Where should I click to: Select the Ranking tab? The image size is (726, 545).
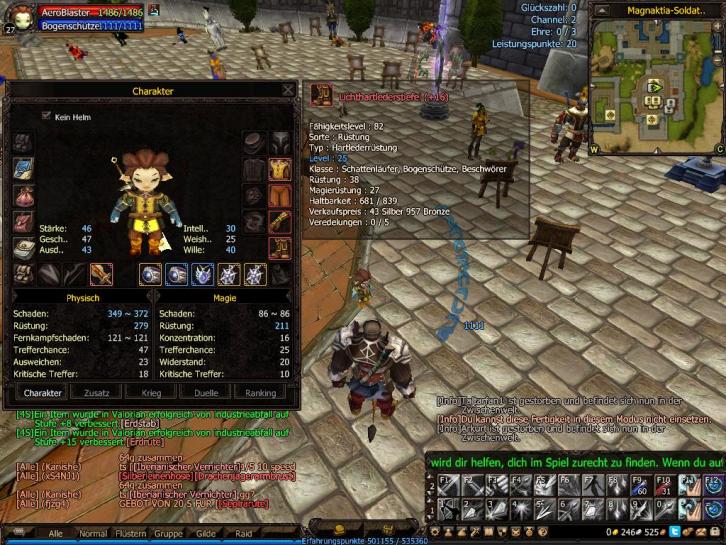(x=260, y=393)
